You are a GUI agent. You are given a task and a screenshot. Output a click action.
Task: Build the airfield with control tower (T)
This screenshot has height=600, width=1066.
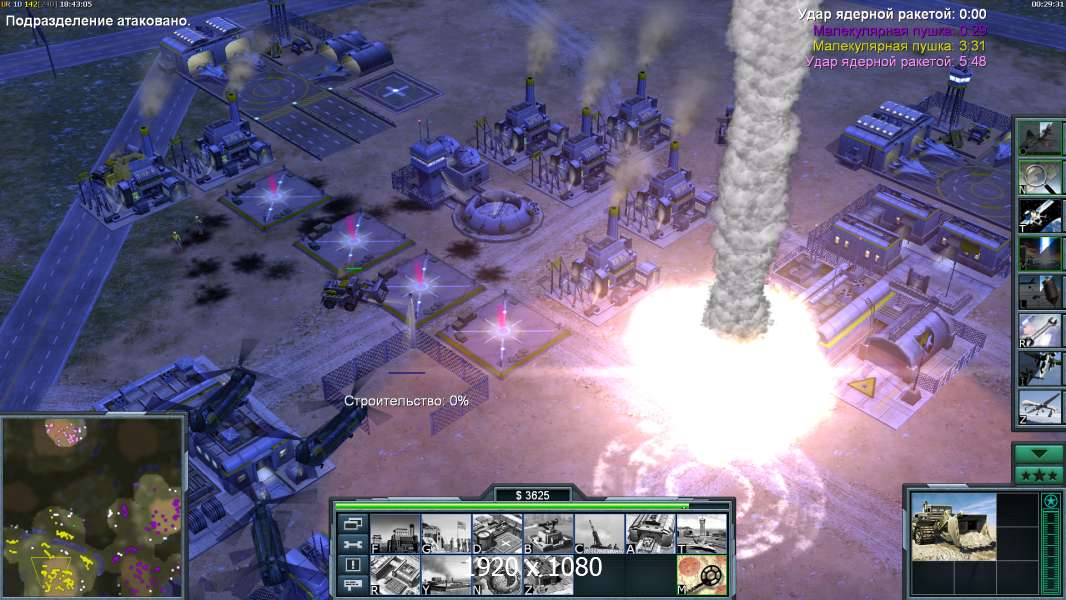coord(701,533)
